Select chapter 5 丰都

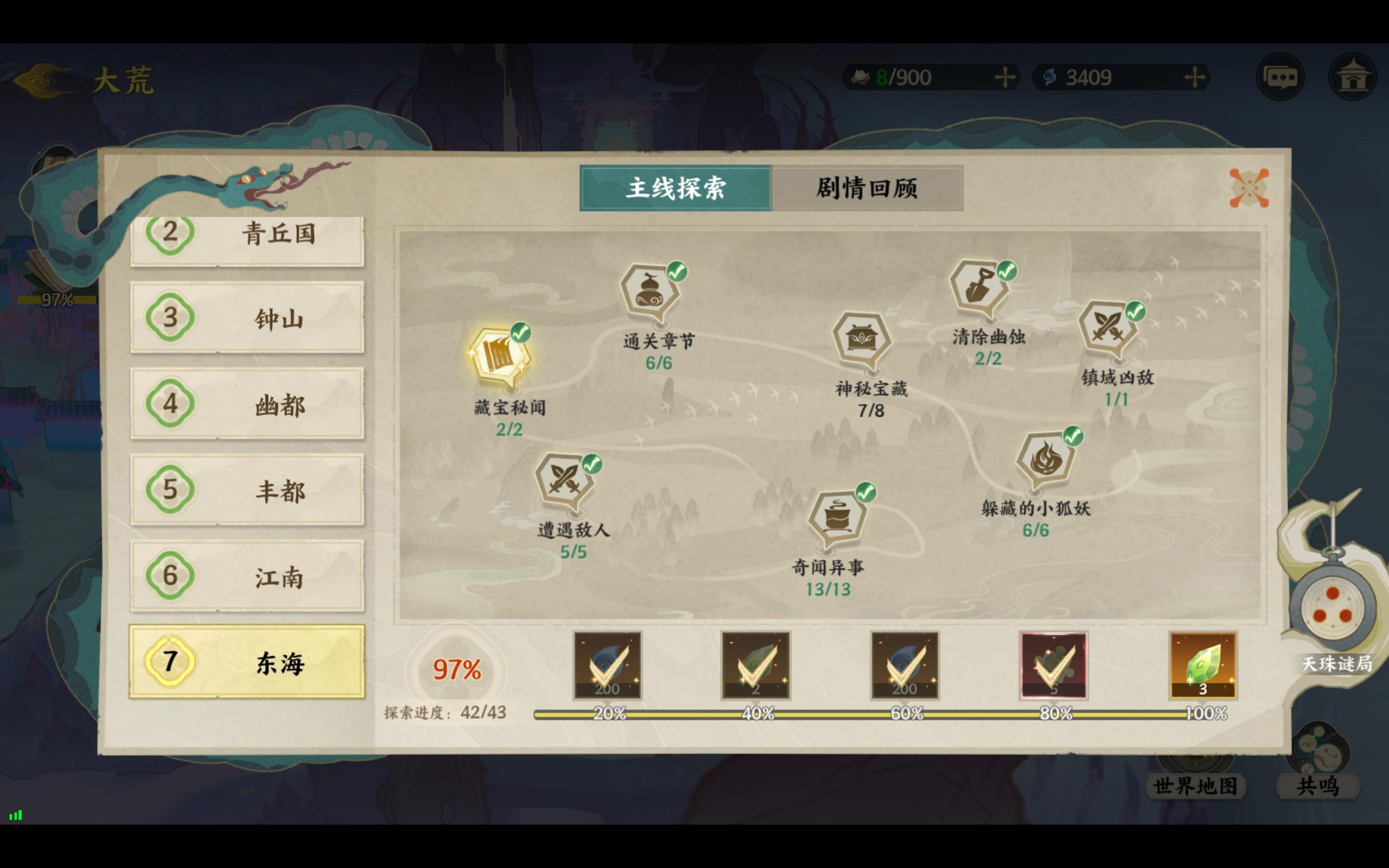pyautogui.click(x=248, y=491)
